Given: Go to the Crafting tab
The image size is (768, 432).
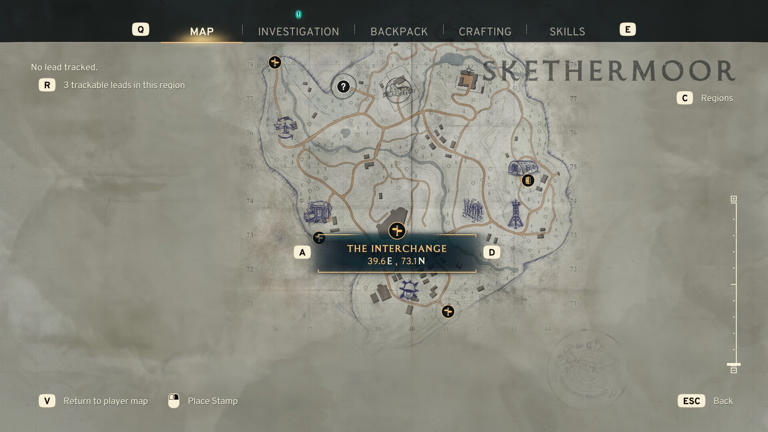Looking at the screenshot, I should click(485, 31).
